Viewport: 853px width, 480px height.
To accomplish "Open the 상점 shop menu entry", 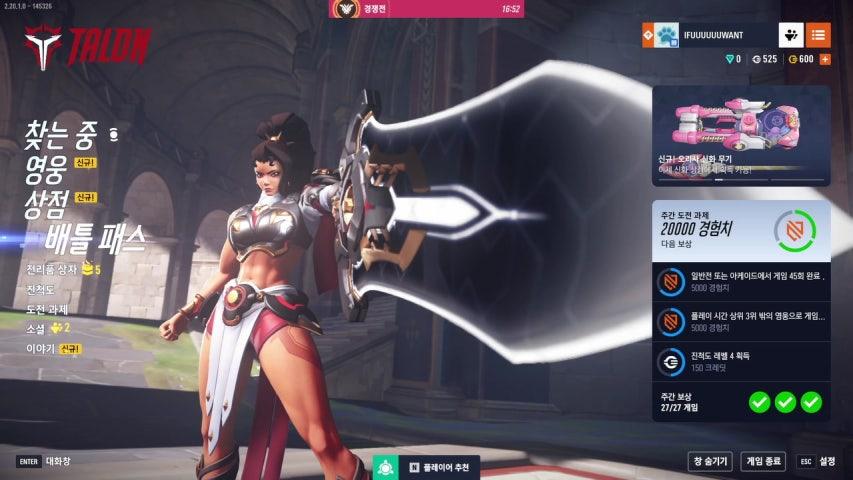I will coord(47,203).
